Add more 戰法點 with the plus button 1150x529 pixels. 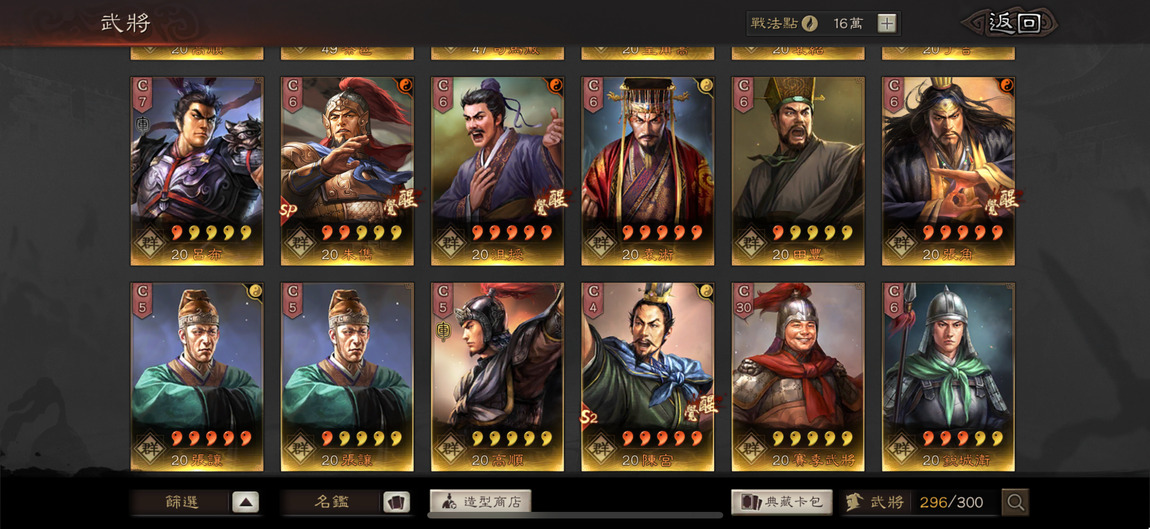click(x=887, y=24)
